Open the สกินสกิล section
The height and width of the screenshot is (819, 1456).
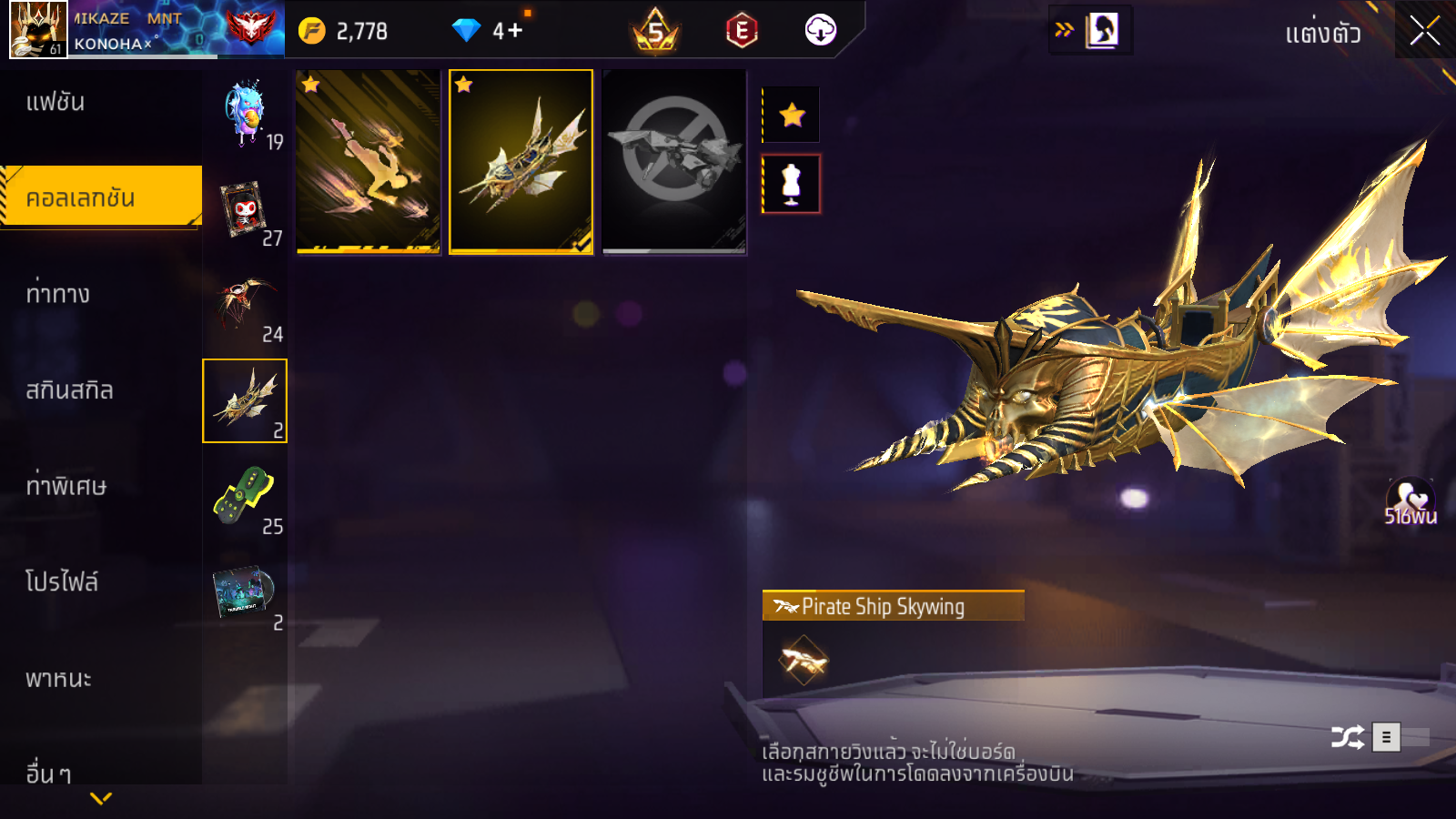[x=69, y=390]
